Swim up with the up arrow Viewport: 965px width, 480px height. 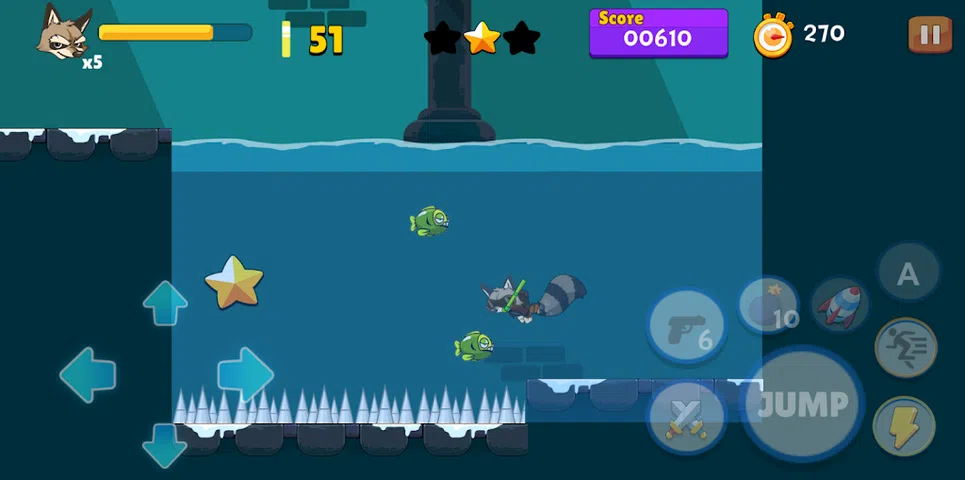coord(165,303)
